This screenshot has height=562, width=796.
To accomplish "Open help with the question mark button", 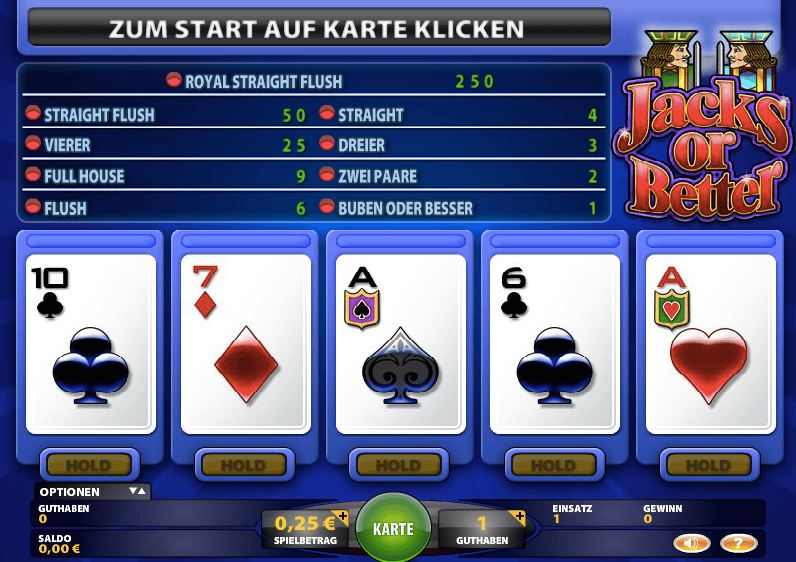I will pyautogui.click(x=738, y=543).
